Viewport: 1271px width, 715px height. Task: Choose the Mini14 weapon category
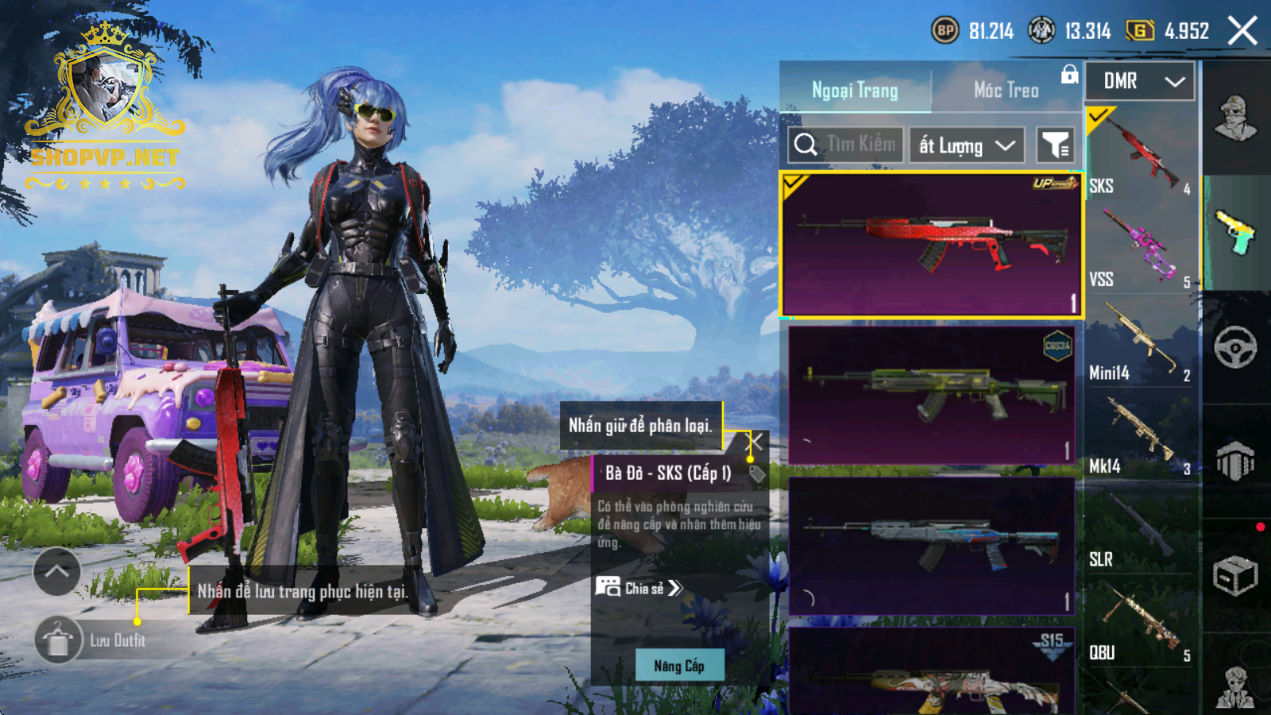(x=1141, y=341)
